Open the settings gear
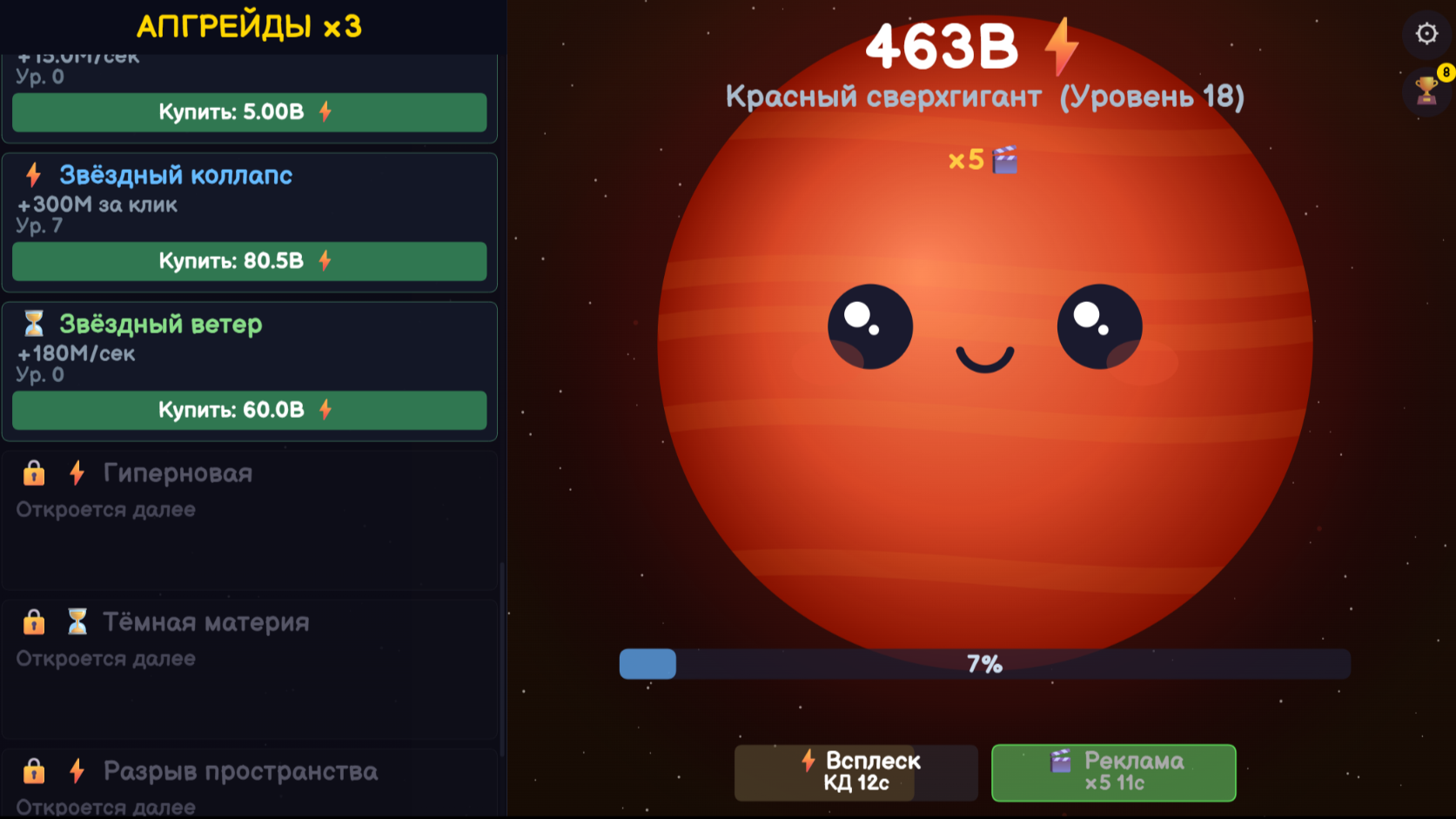 point(1426,32)
